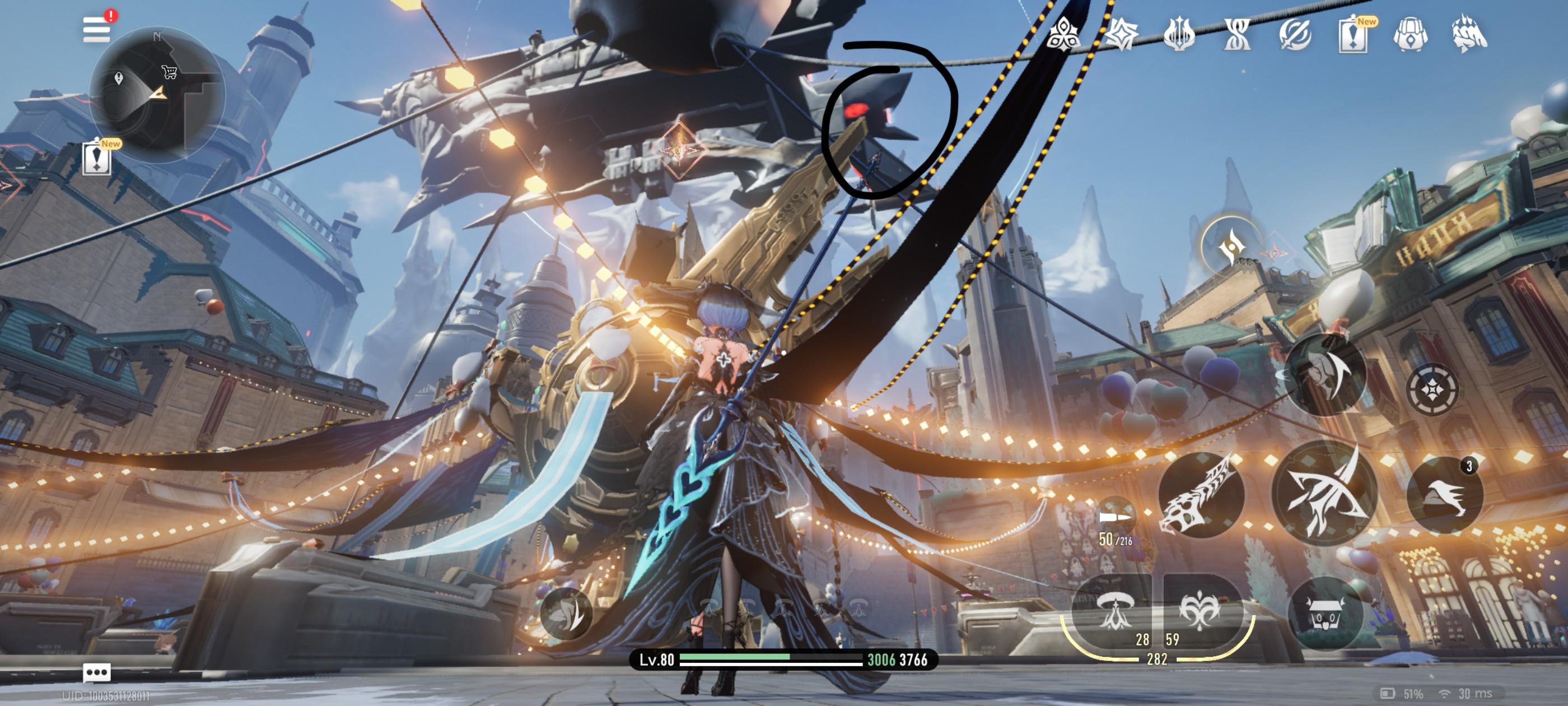Tap the target lock-on reticle button
1568x706 pixels.
(x=1432, y=389)
